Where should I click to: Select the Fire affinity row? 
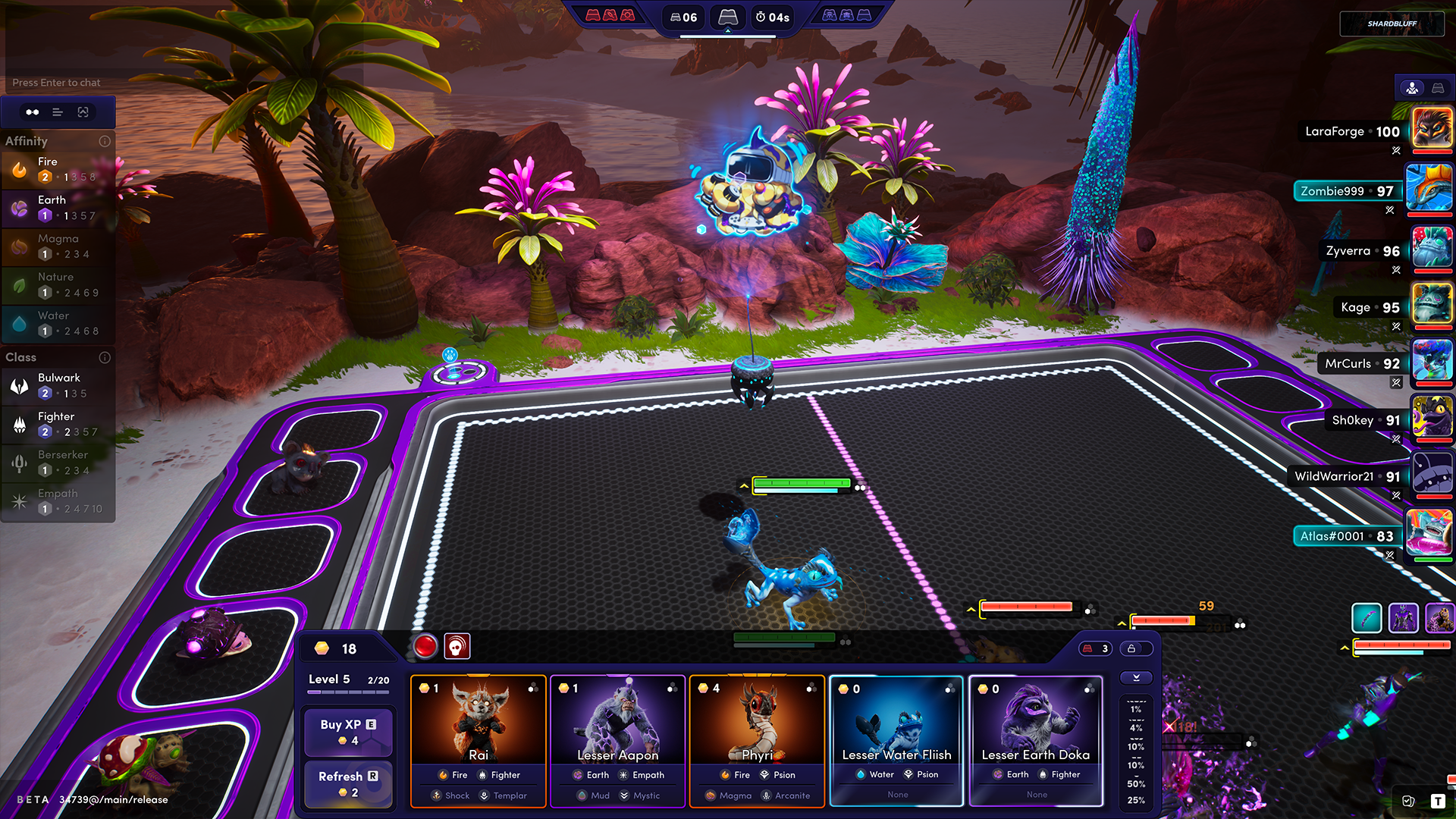click(x=58, y=169)
